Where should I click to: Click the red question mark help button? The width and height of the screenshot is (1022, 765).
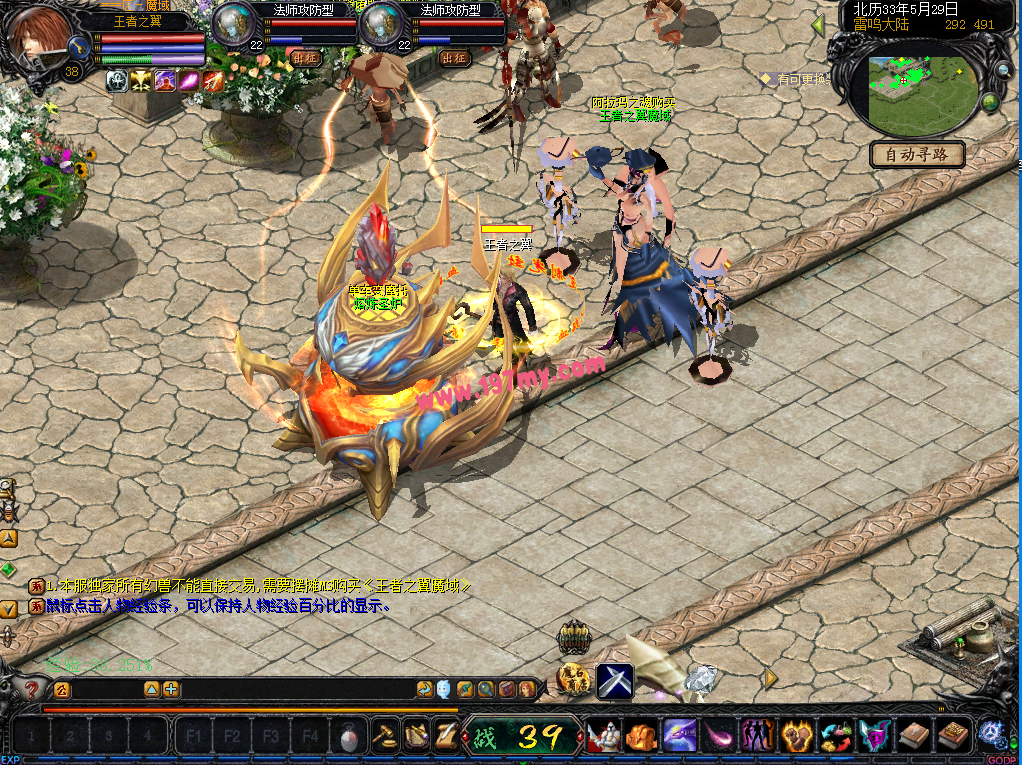(x=32, y=689)
